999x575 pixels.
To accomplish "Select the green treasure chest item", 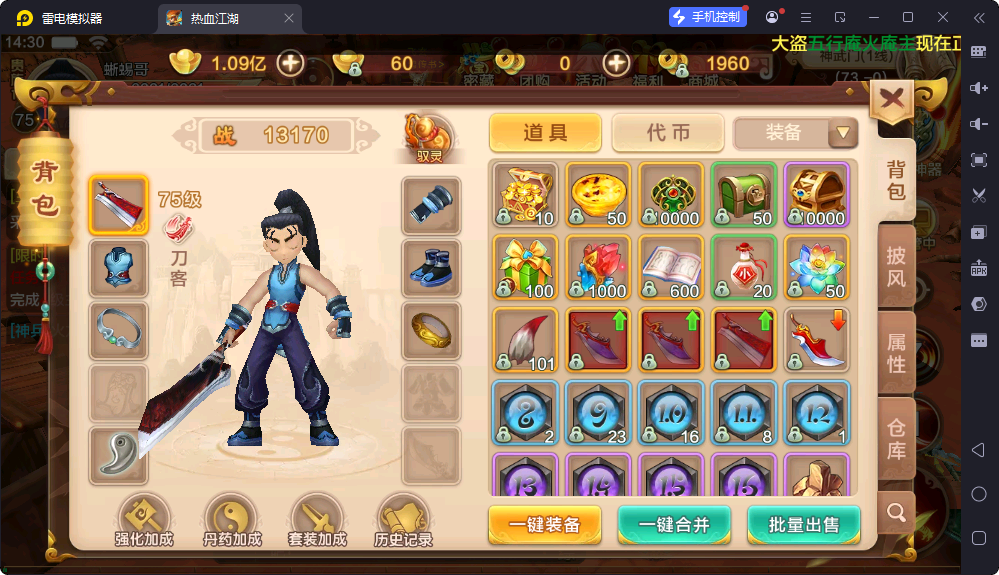I will pyautogui.click(x=744, y=194).
